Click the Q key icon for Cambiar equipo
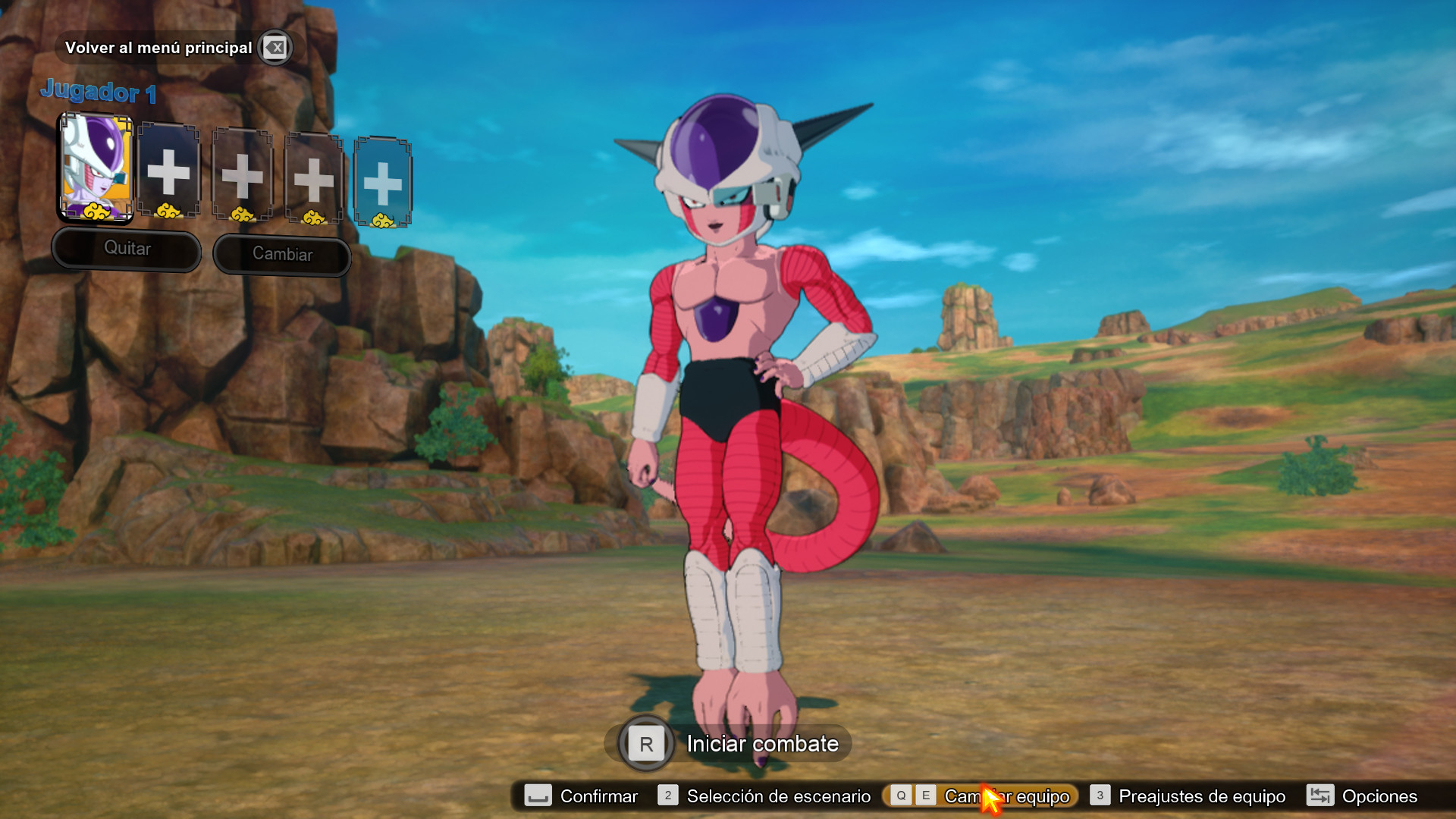 coord(899,796)
